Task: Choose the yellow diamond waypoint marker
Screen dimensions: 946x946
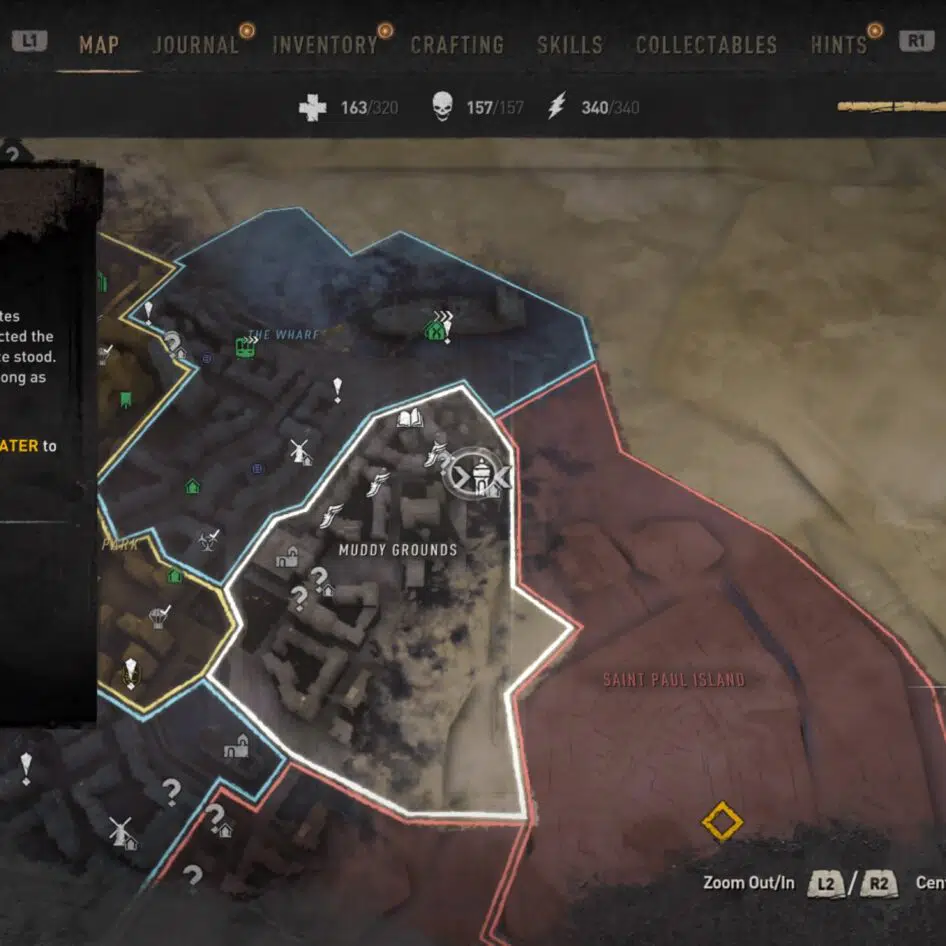Action: [x=721, y=822]
